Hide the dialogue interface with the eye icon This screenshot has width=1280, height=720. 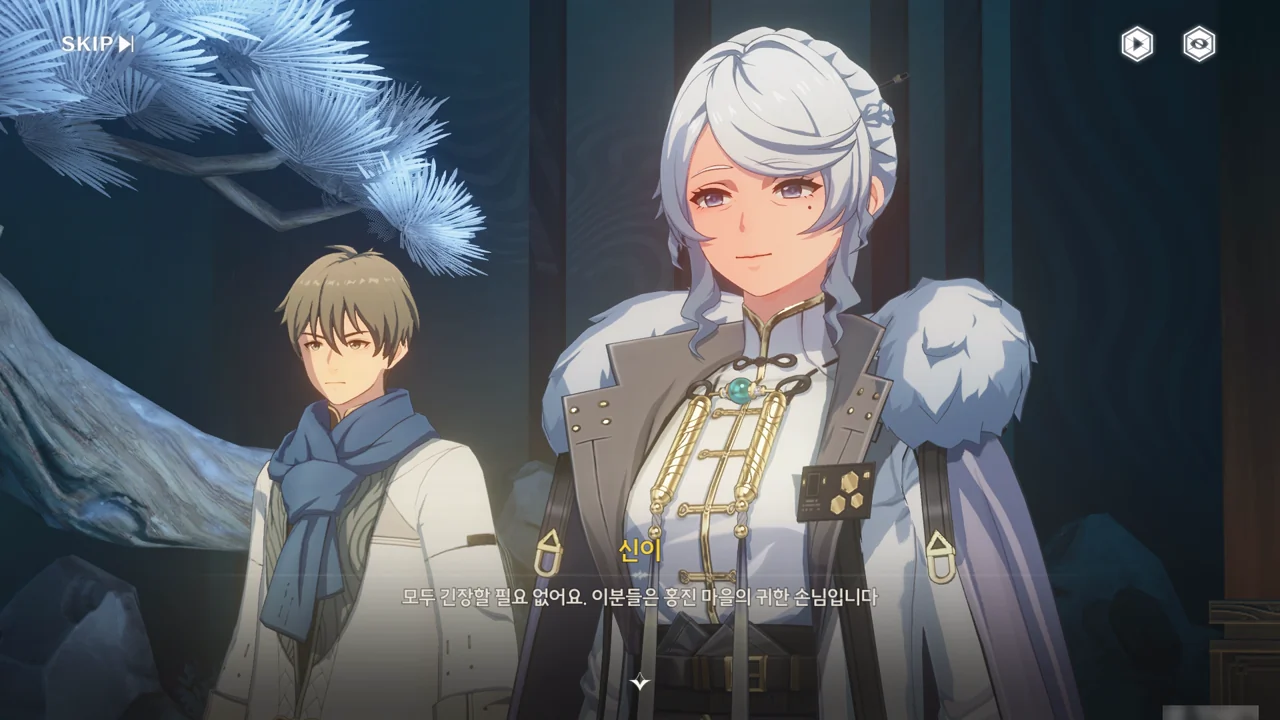tap(1199, 44)
